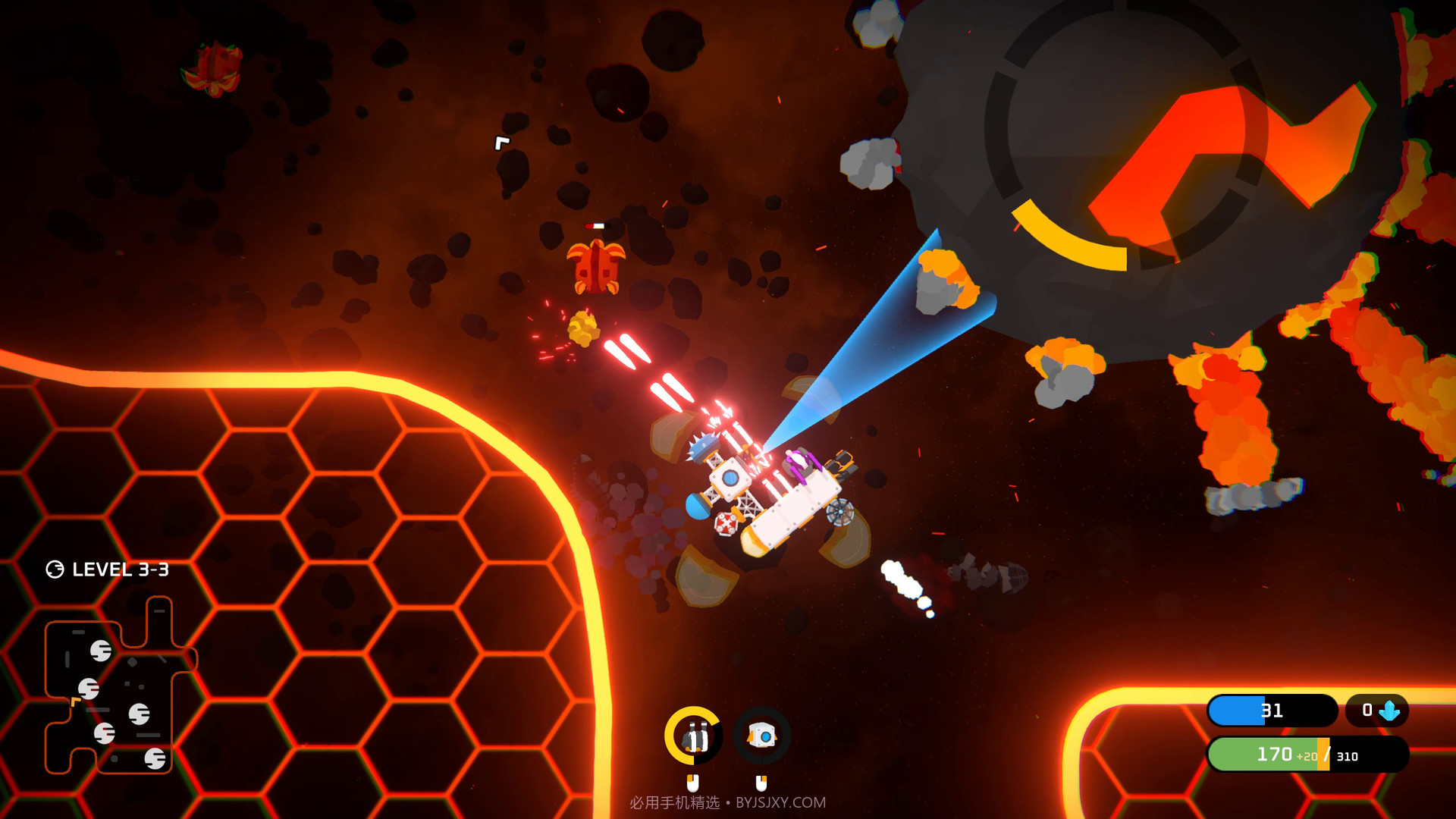Click the galaxy icon beside LEVEL 3-3
Screen dimensions: 1456x819
55,570
